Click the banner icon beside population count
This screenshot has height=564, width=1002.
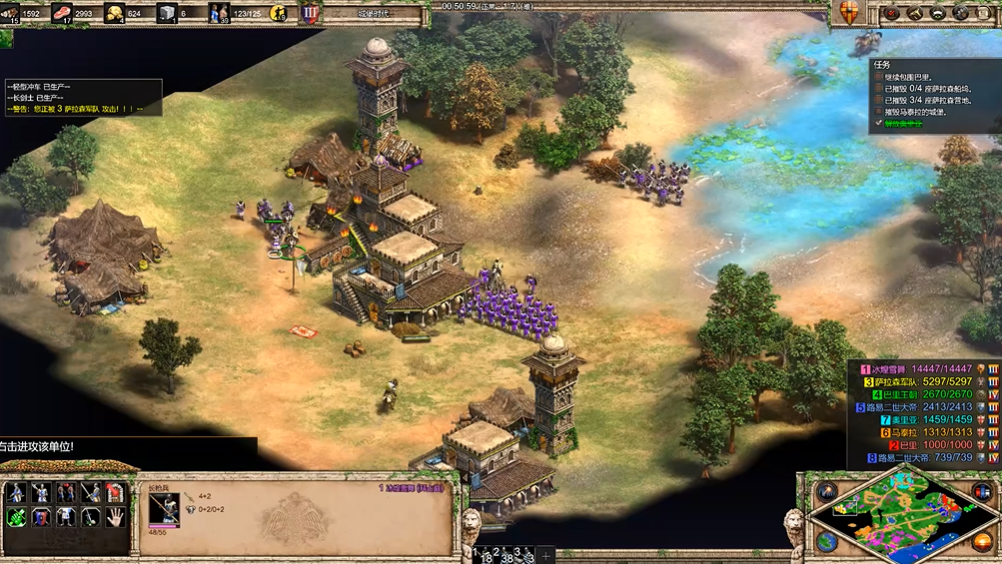click(311, 13)
